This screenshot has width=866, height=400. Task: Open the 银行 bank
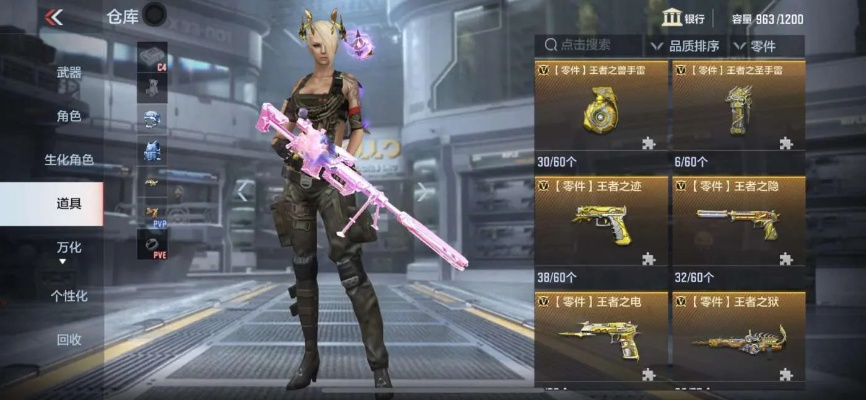pyautogui.click(x=684, y=18)
